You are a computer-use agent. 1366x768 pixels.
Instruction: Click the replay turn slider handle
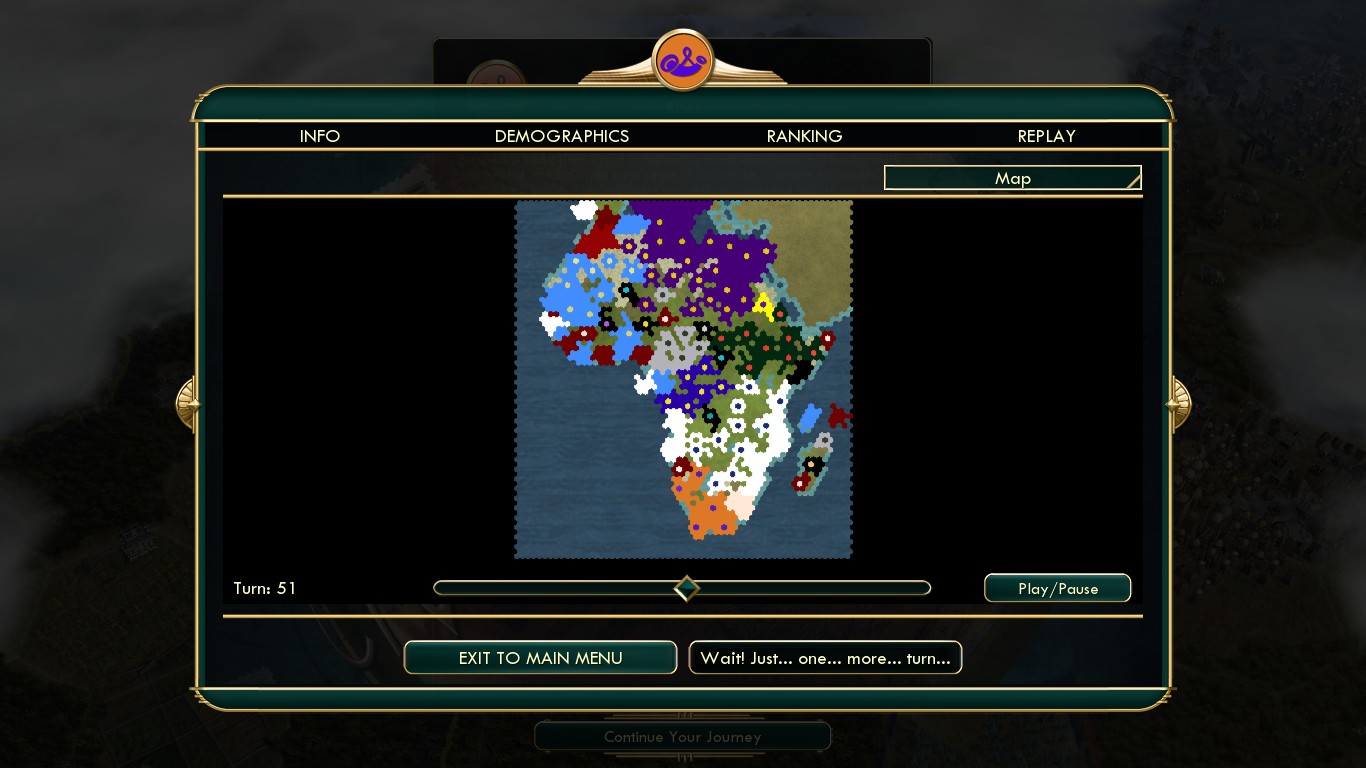click(686, 588)
